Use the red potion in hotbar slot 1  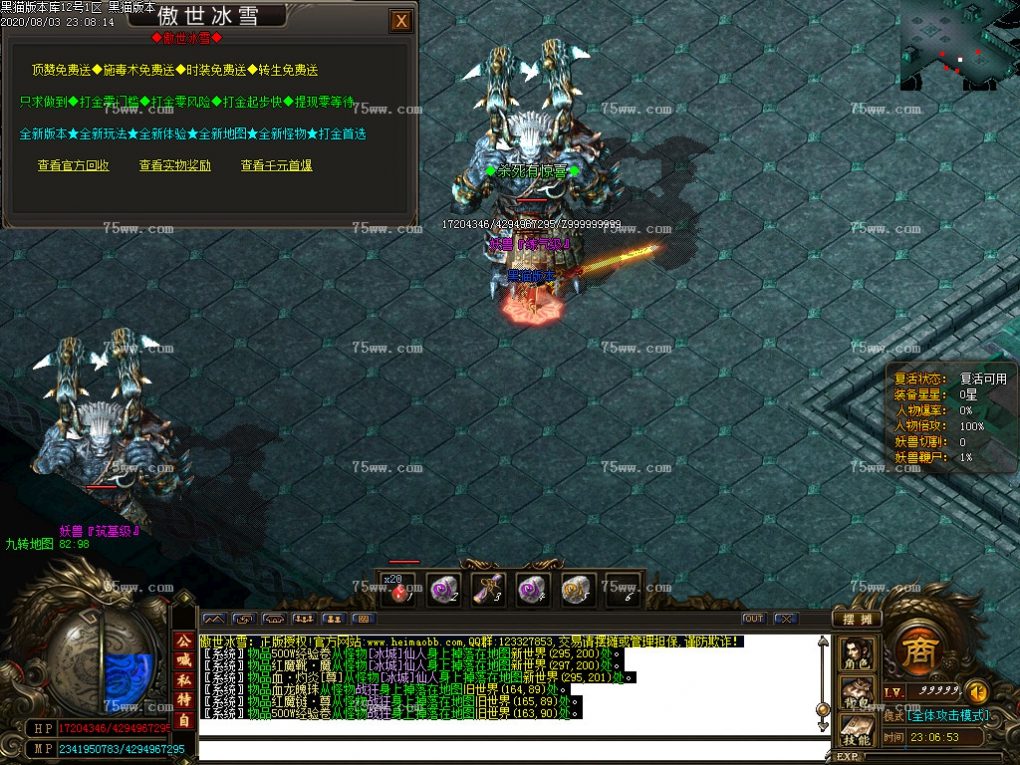(x=401, y=590)
